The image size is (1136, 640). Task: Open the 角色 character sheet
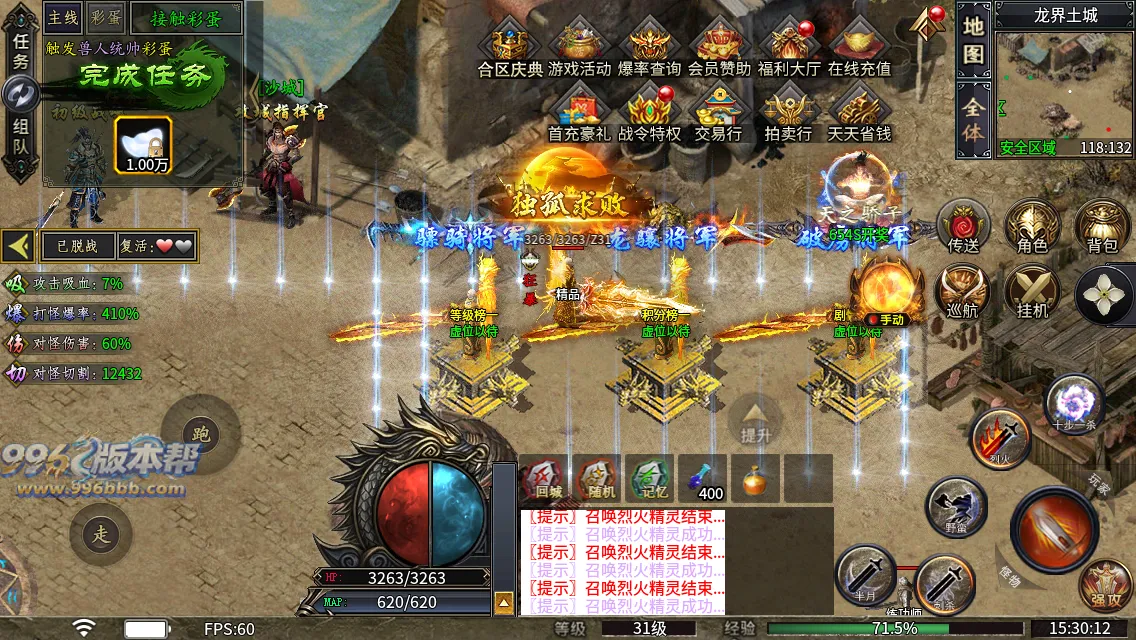[1032, 226]
